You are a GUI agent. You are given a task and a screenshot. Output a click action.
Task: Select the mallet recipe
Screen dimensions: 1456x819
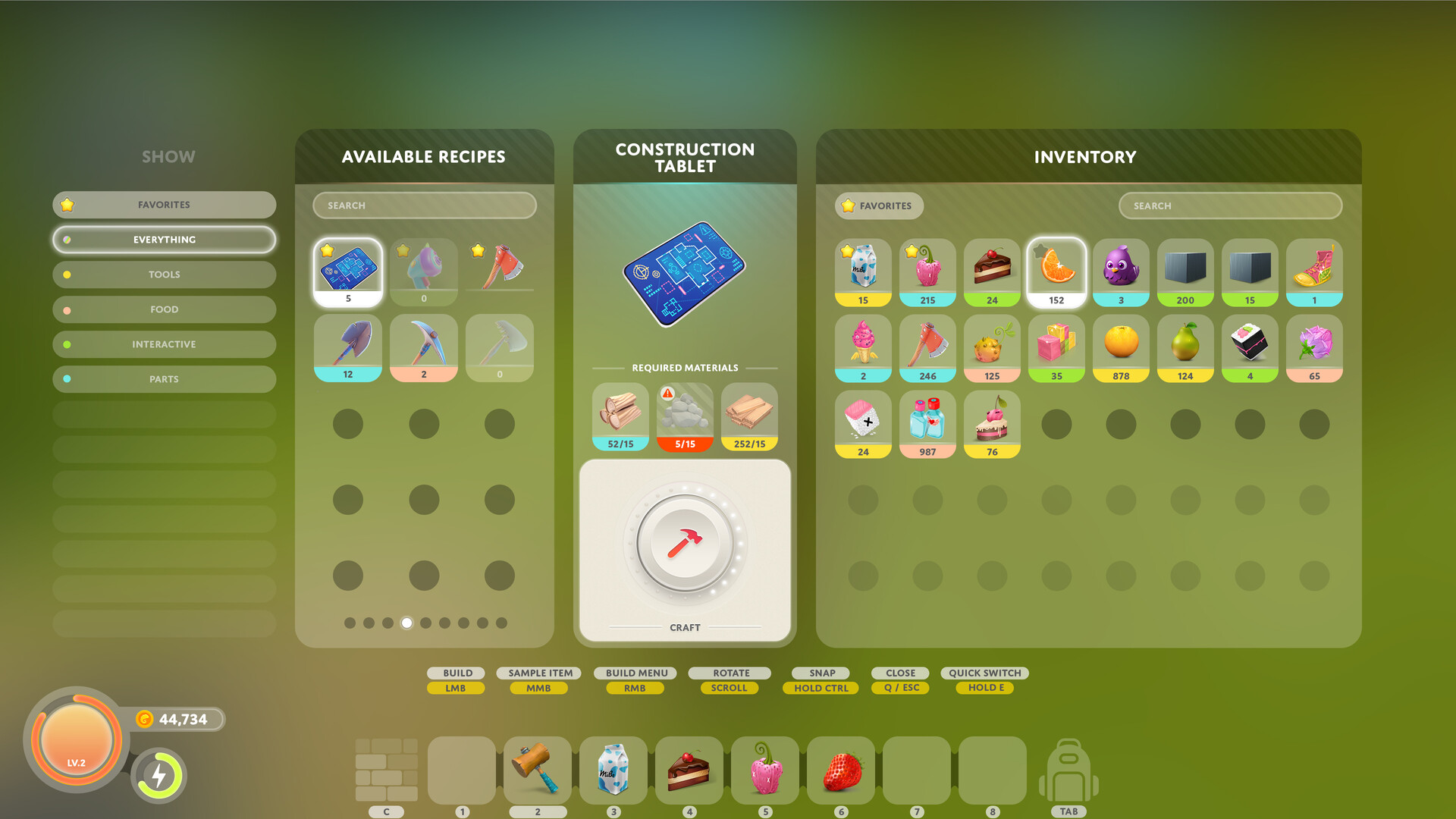423,271
